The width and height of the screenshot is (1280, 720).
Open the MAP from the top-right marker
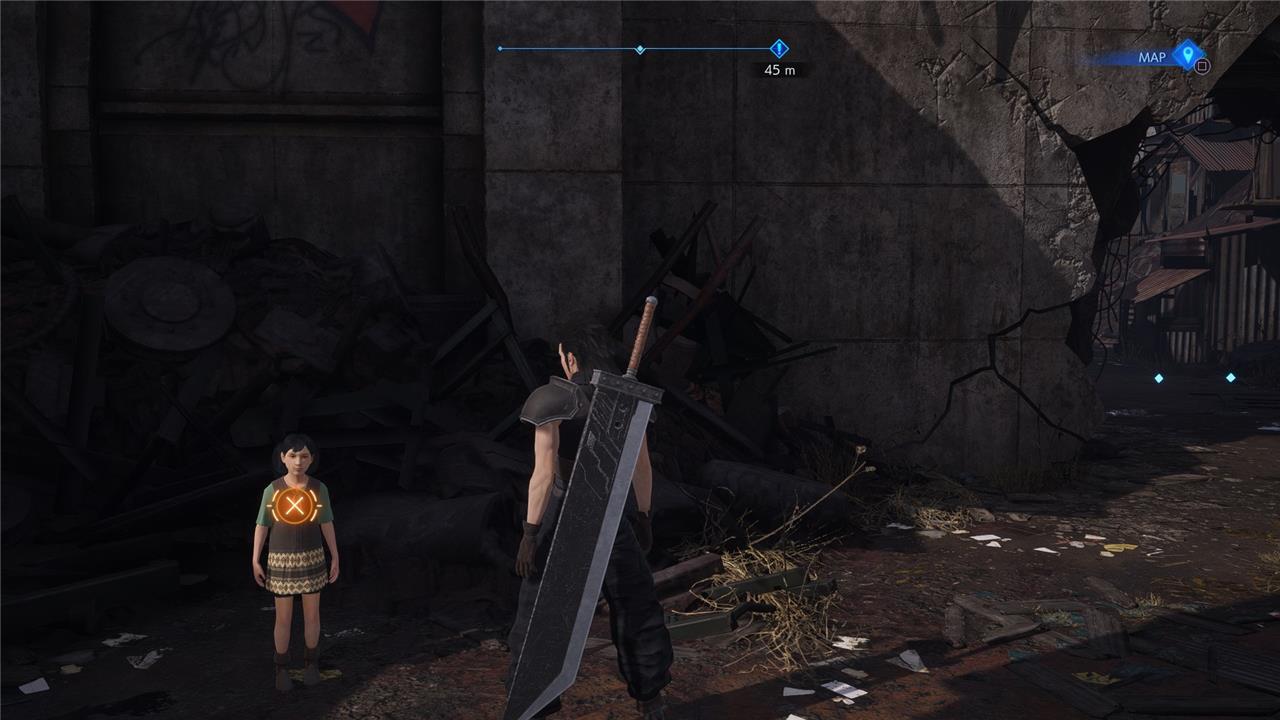[1187, 55]
